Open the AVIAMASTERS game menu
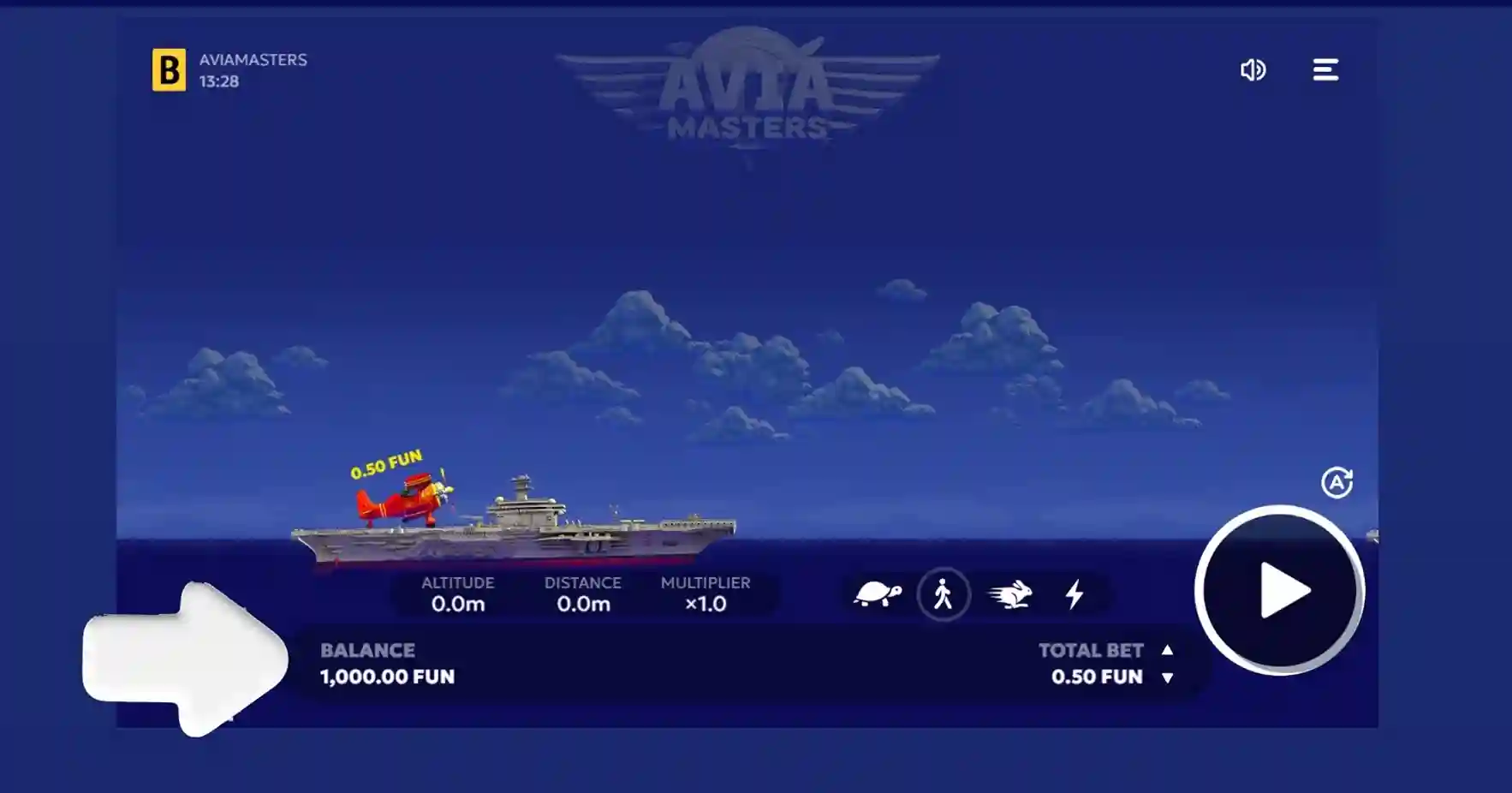 (x=1326, y=70)
